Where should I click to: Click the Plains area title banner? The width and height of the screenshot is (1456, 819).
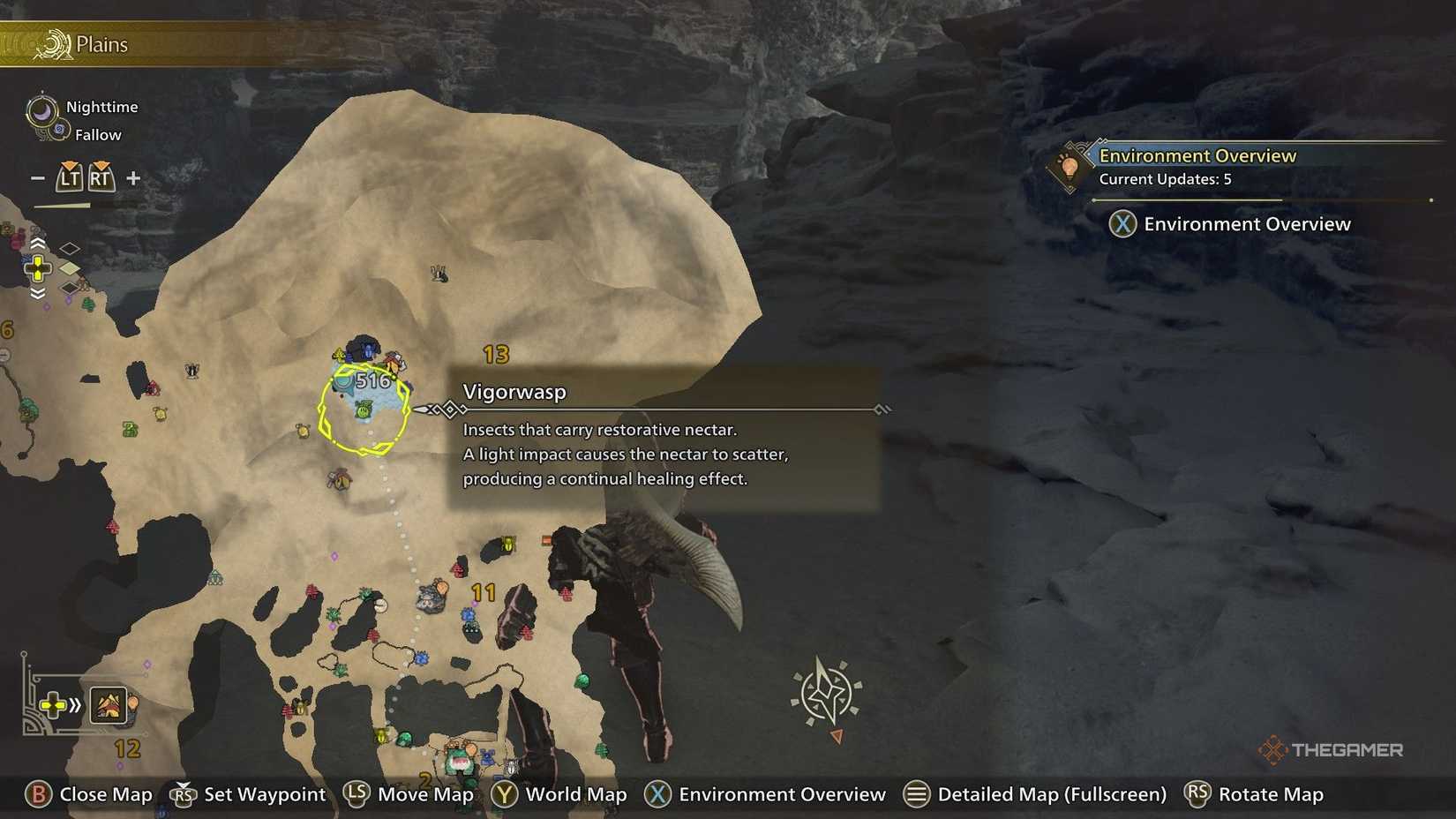(101, 44)
